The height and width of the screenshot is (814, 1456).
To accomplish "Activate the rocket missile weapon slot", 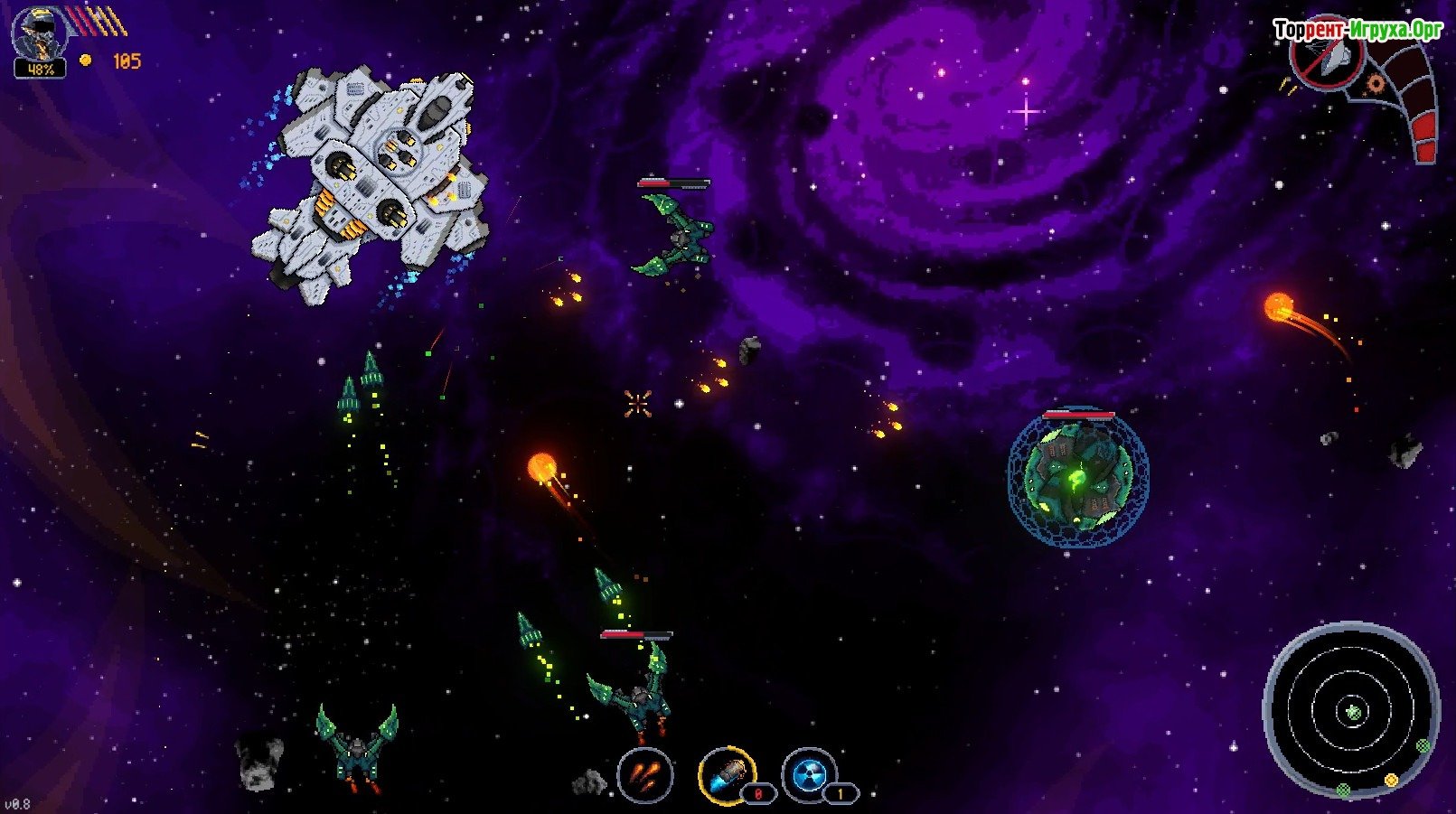I will [x=727, y=775].
